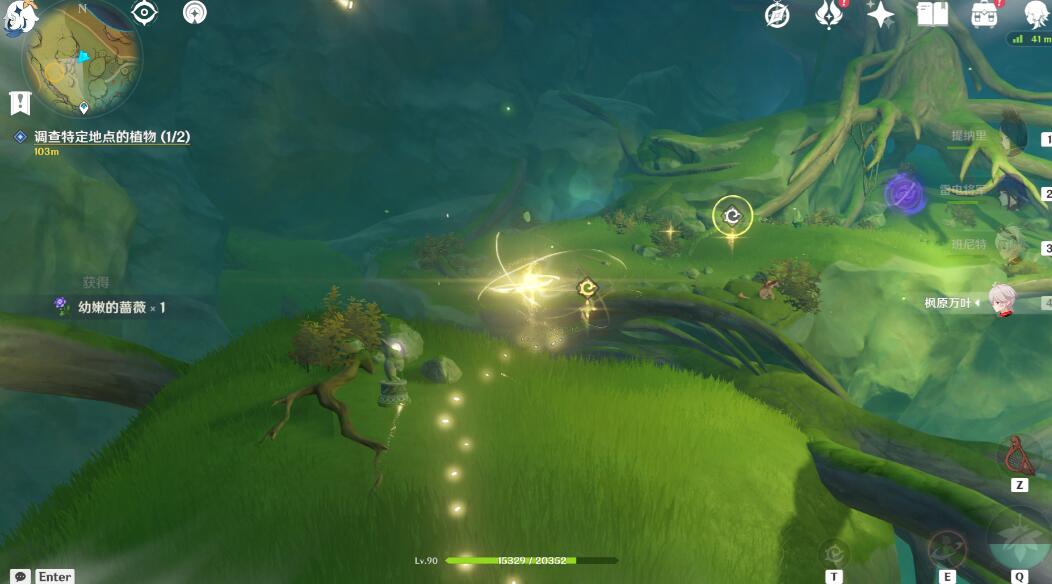Open the minimap
The image size is (1052, 584).
click(82, 55)
